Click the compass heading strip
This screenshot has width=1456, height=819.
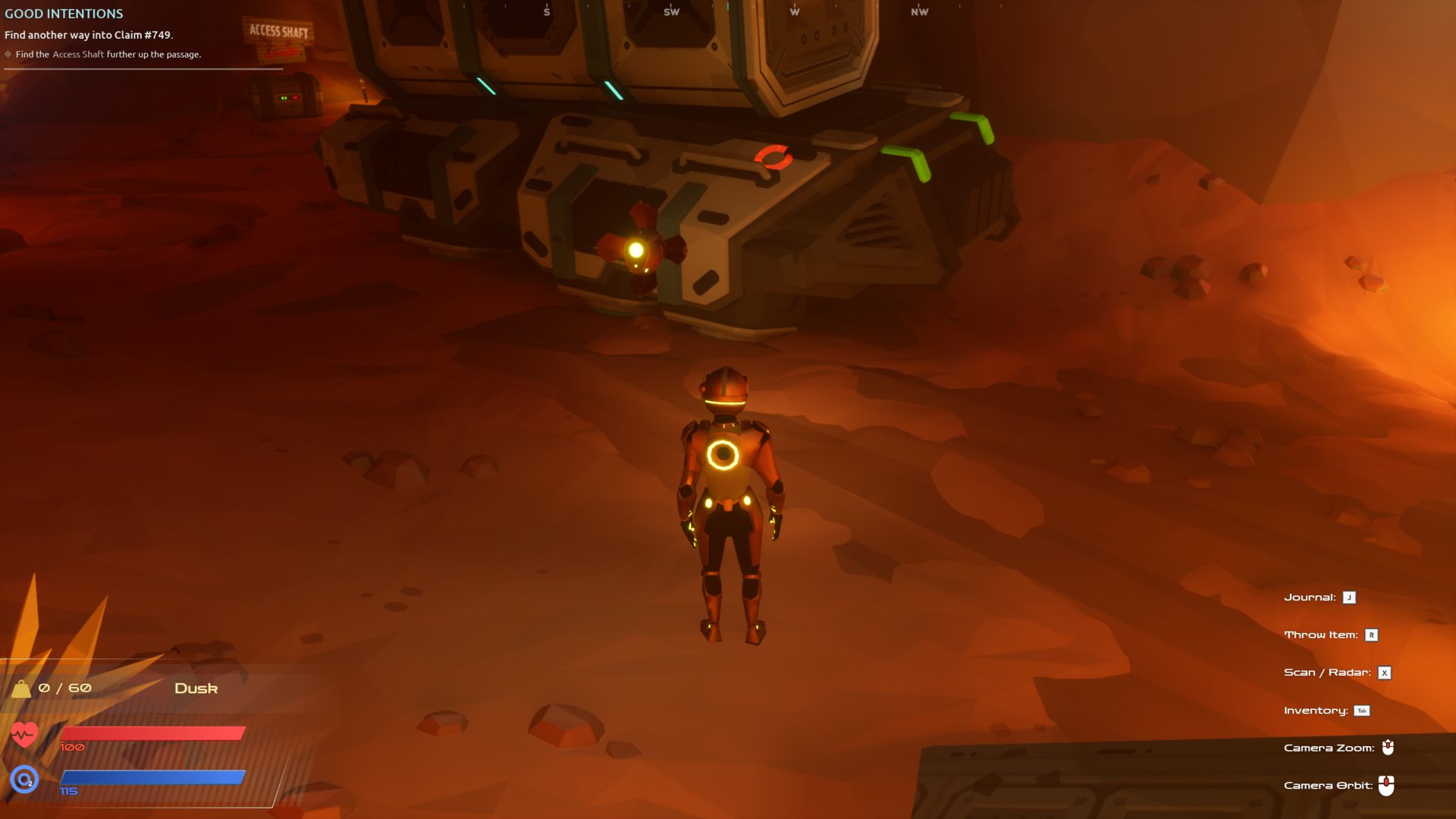click(x=732, y=11)
